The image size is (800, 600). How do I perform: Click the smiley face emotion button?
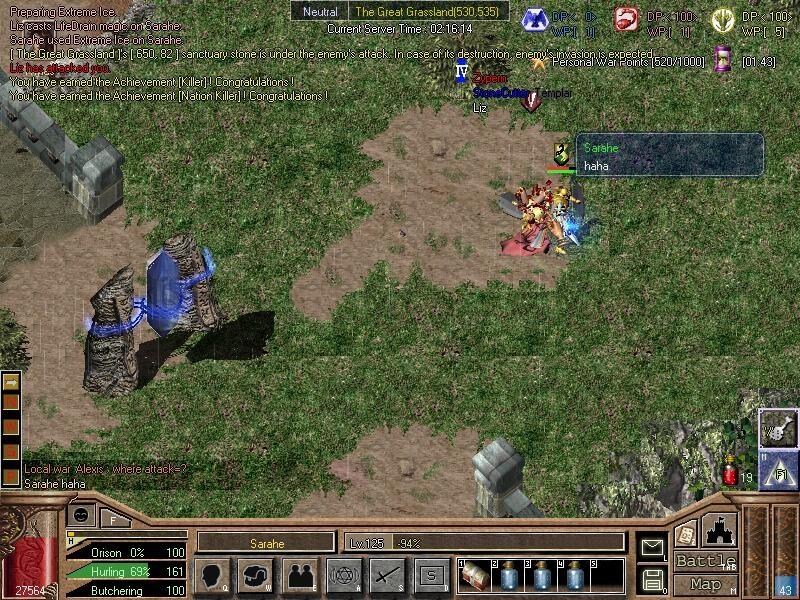84,515
